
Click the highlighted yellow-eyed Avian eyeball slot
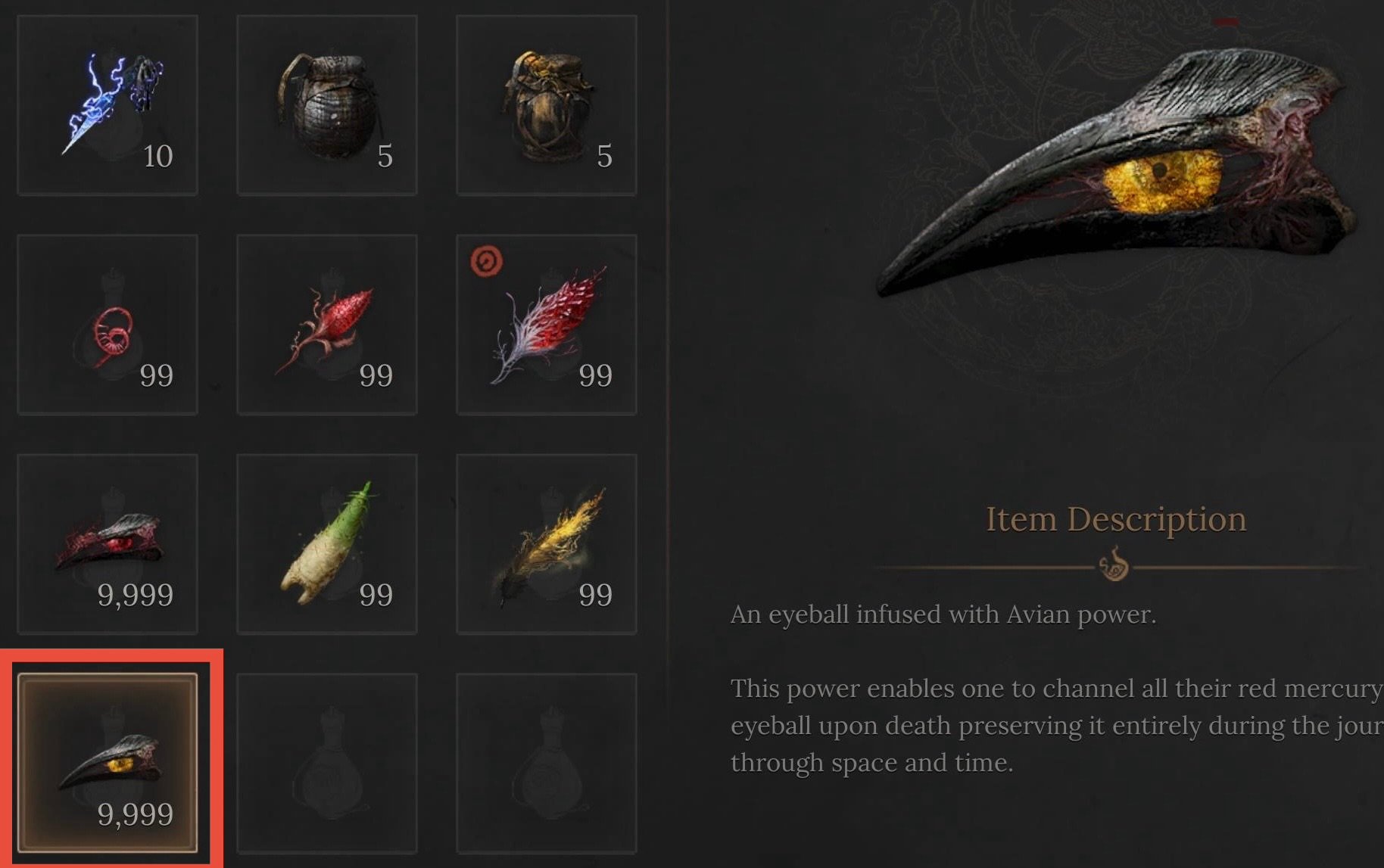(108, 763)
